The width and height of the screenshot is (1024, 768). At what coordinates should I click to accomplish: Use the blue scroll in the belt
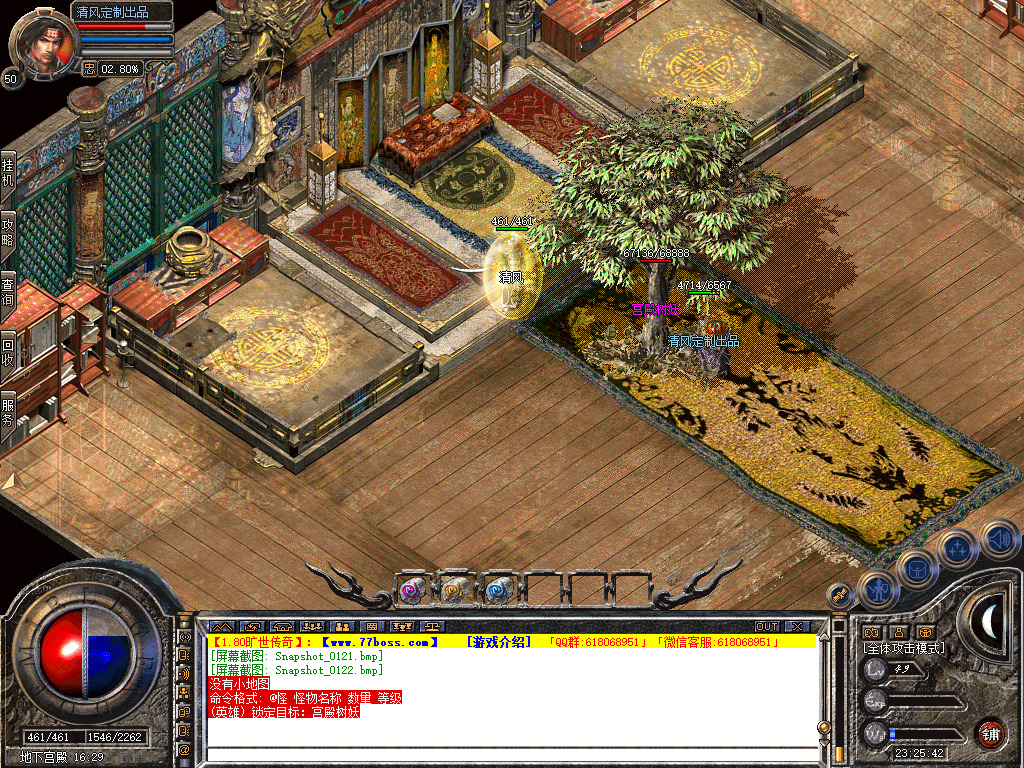pyautogui.click(x=498, y=590)
